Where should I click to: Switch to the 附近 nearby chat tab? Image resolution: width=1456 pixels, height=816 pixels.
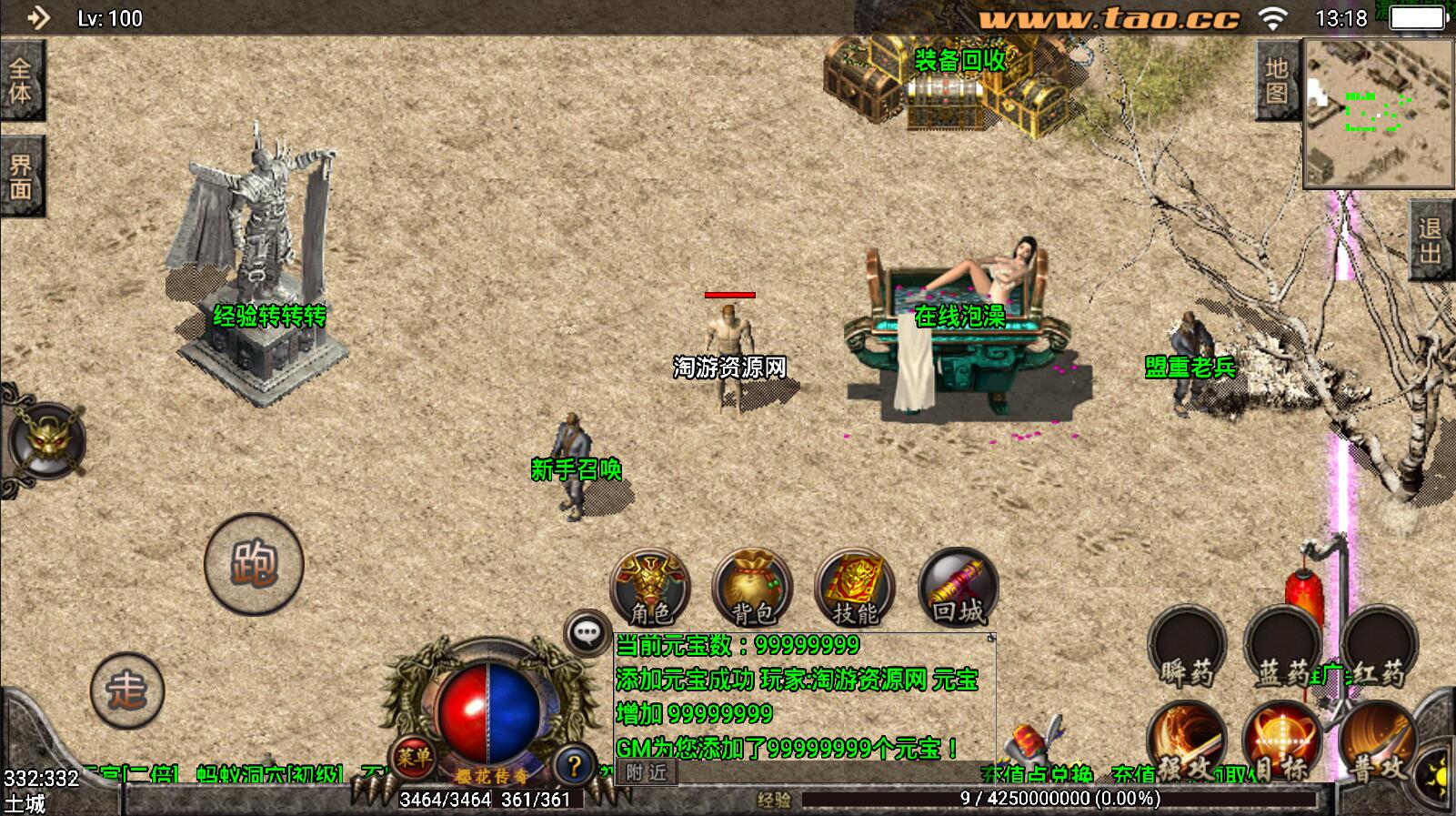coord(646,773)
